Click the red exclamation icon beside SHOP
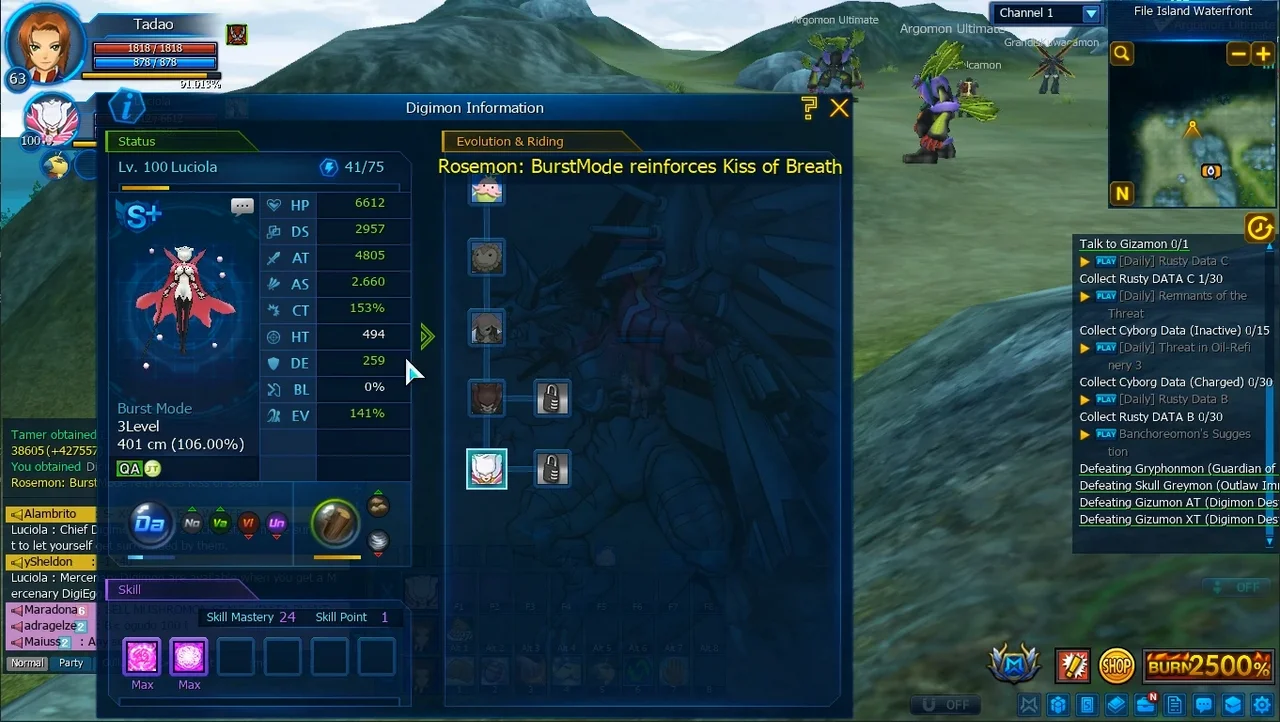1280x722 pixels. click(x=1072, y=665)
